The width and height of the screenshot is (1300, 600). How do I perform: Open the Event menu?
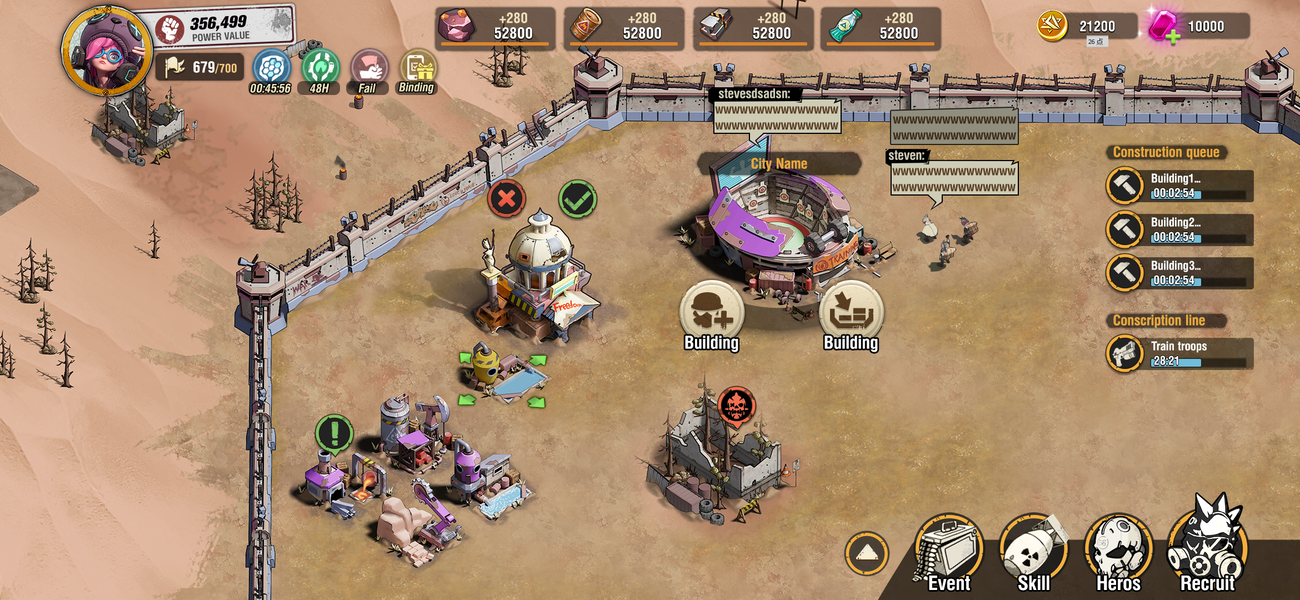948,550
